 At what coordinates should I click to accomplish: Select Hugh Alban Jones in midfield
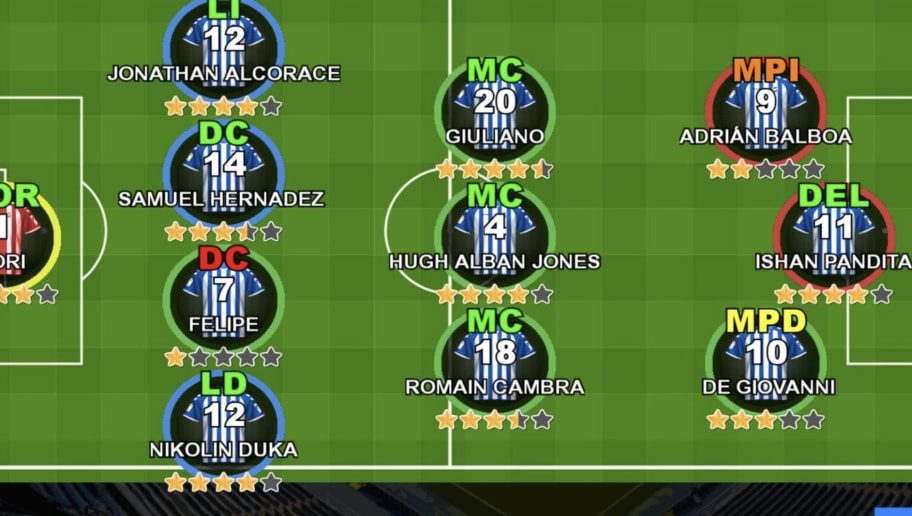coord(495,231)
